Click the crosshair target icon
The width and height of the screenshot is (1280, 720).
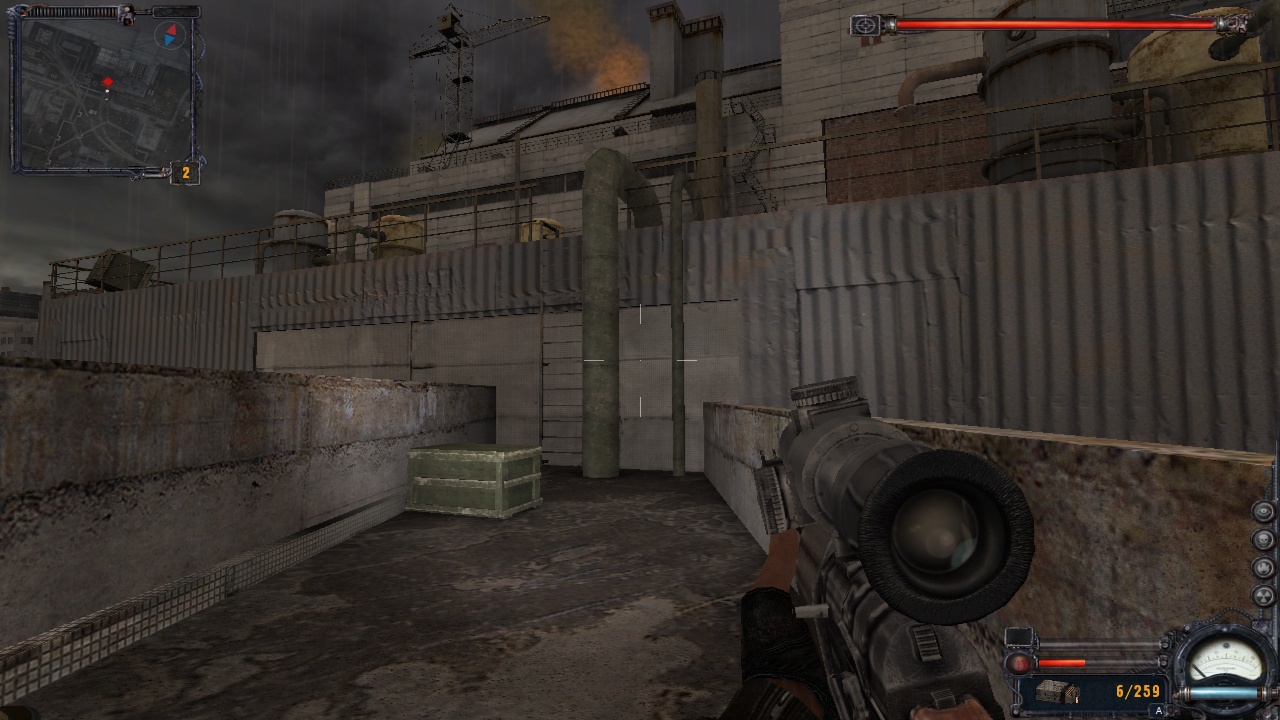pyautogui.click(x=865, y=26)
